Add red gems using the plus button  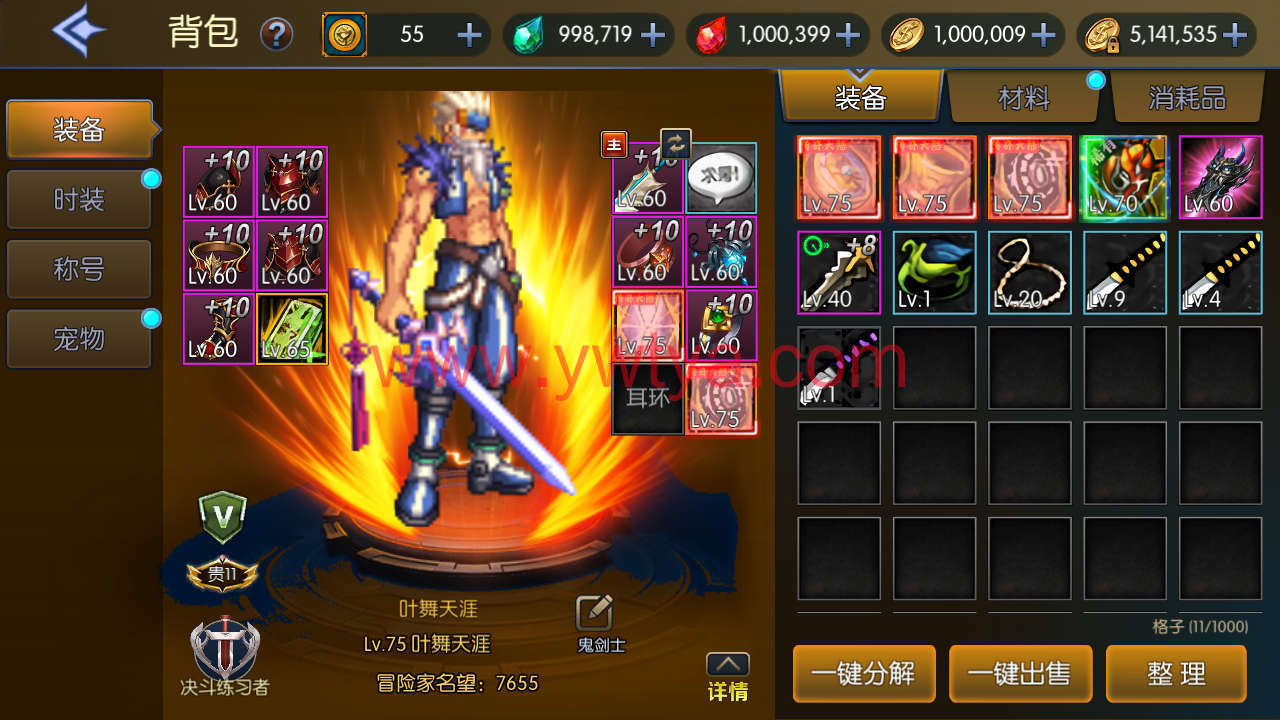[x=847, y=35]
